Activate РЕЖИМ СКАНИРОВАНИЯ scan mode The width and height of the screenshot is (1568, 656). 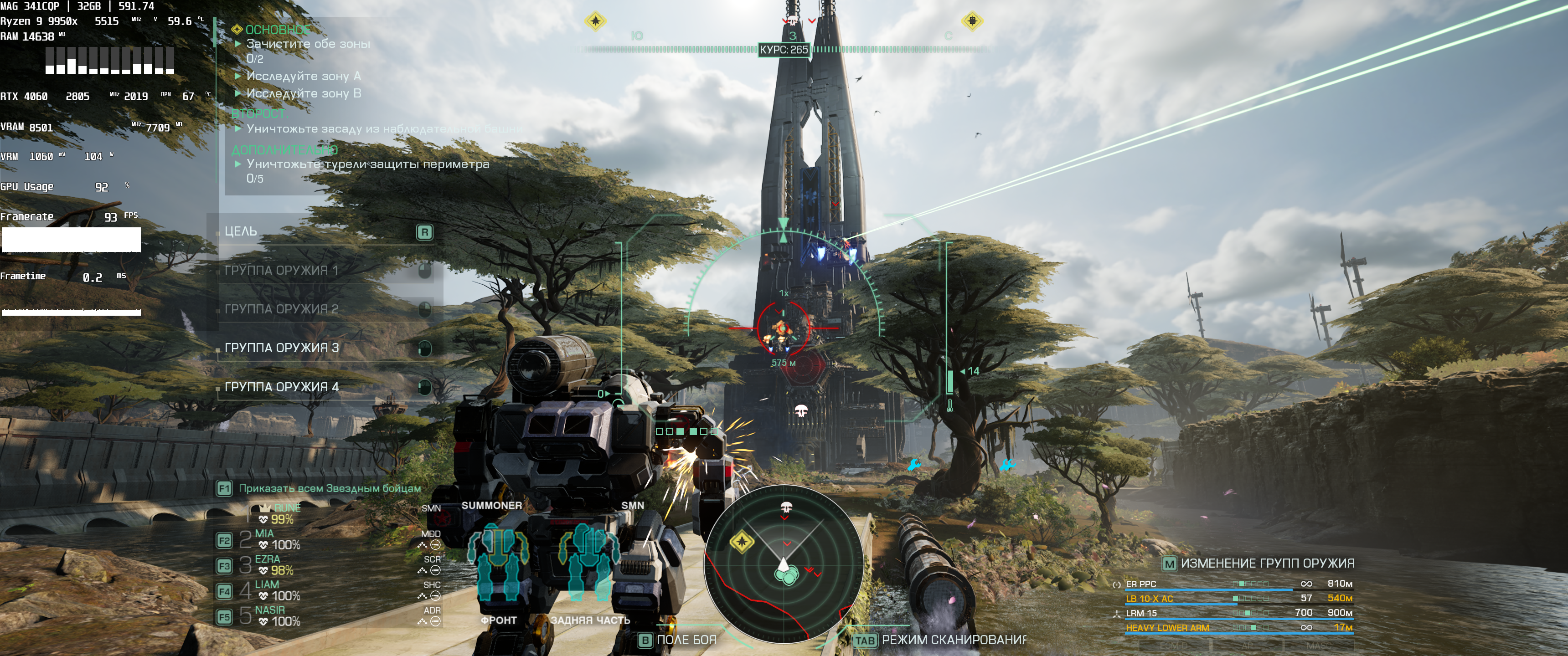[x=953, y=640]
